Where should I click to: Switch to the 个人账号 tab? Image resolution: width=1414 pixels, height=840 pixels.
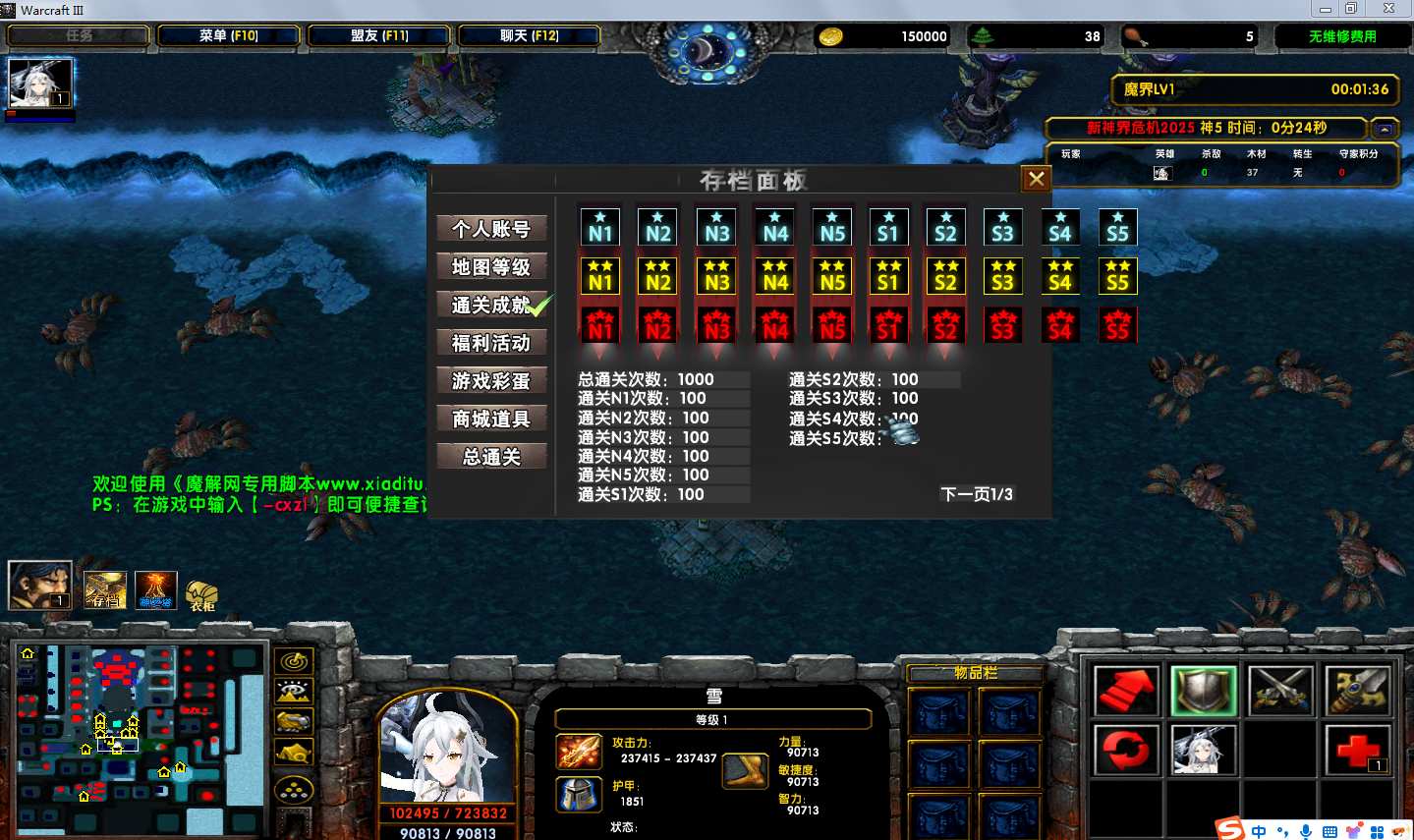(491, 229)
